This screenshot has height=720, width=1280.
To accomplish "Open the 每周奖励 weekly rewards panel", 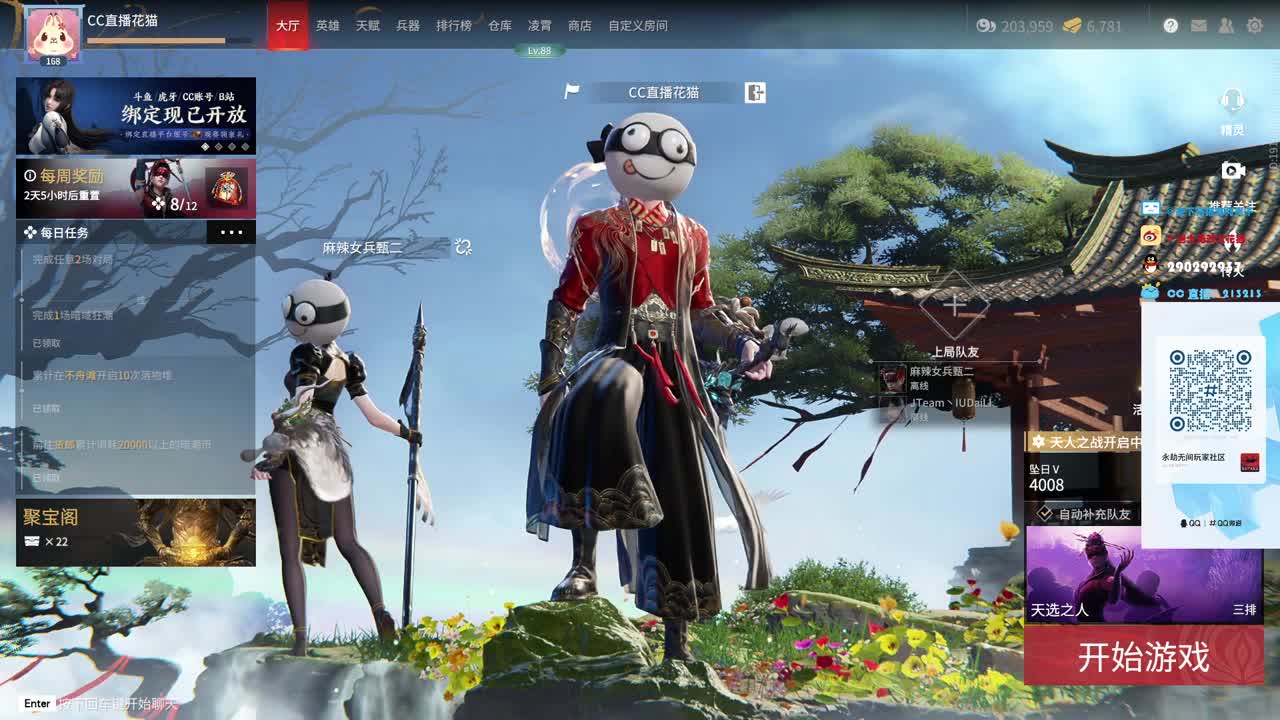I will click(136, 188).
